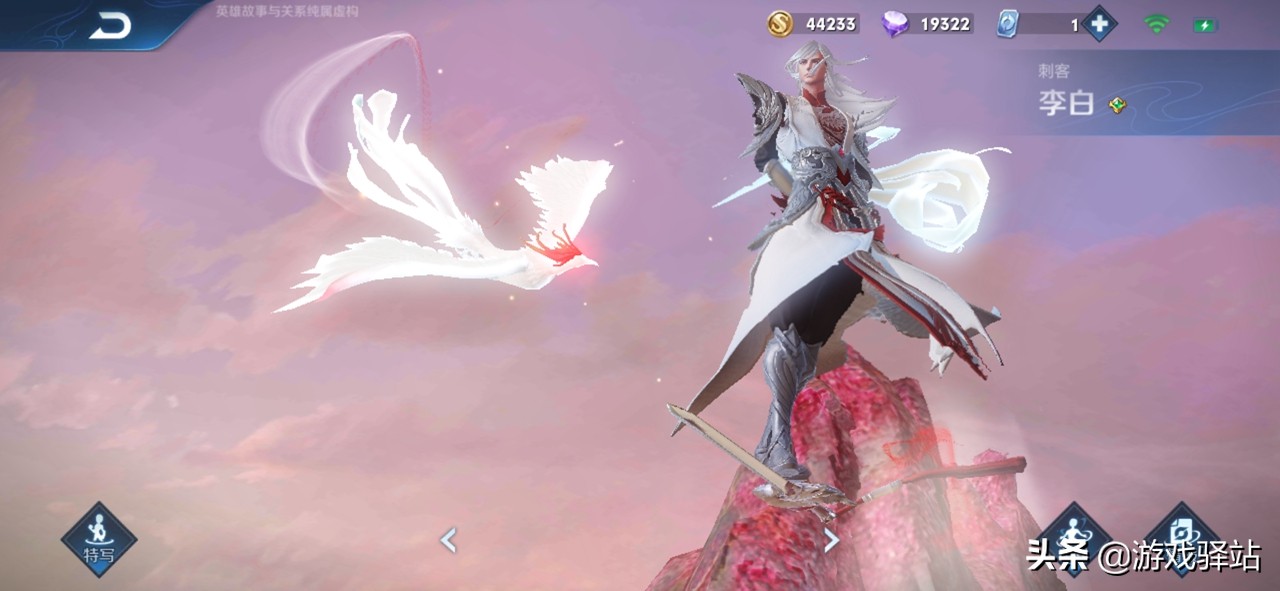
Task: Click the gold coin currency icon
Action: (x=780, y=24)
